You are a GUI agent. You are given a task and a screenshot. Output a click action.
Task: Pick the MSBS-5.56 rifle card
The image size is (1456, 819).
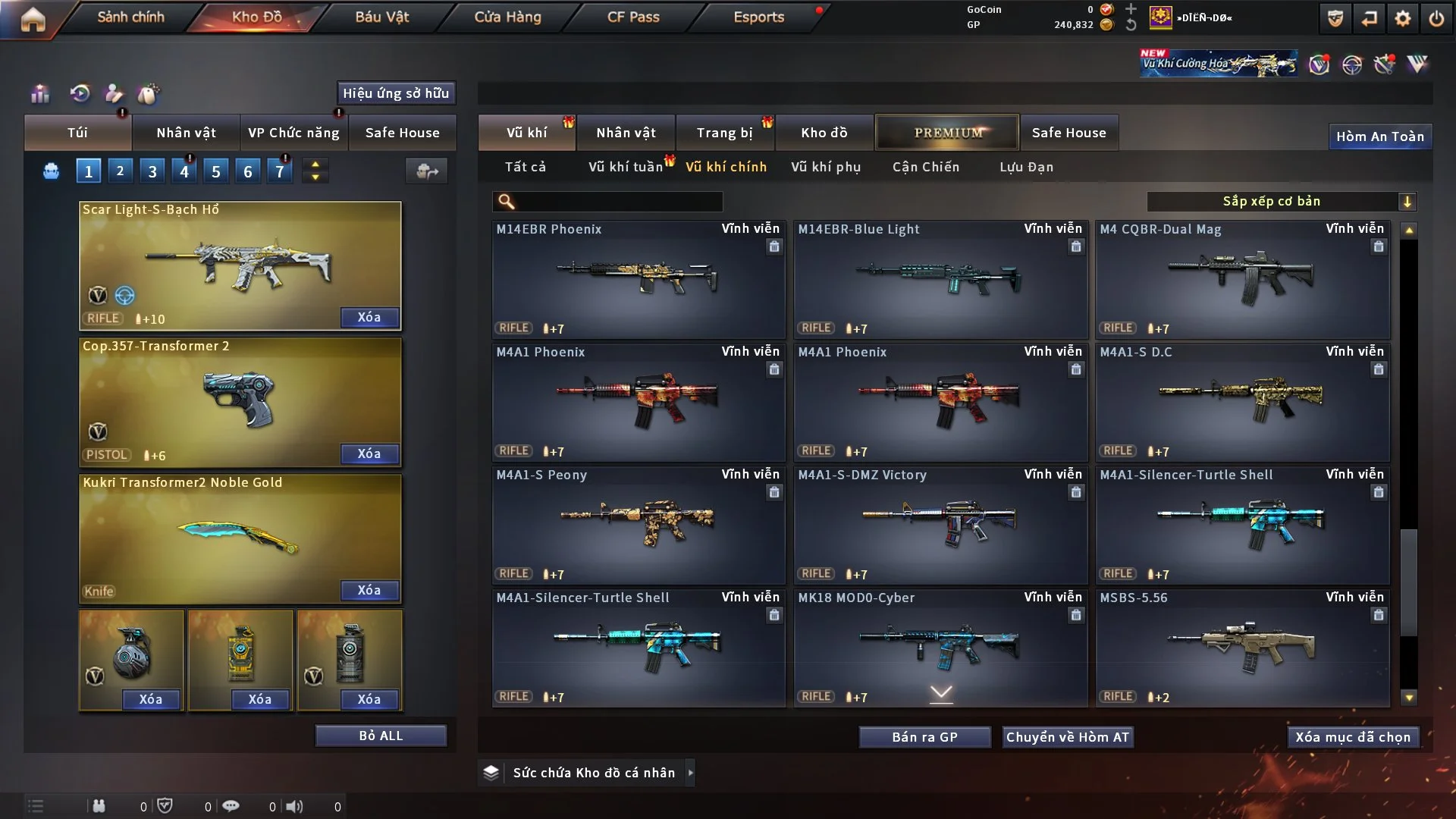pos(1242,648)
